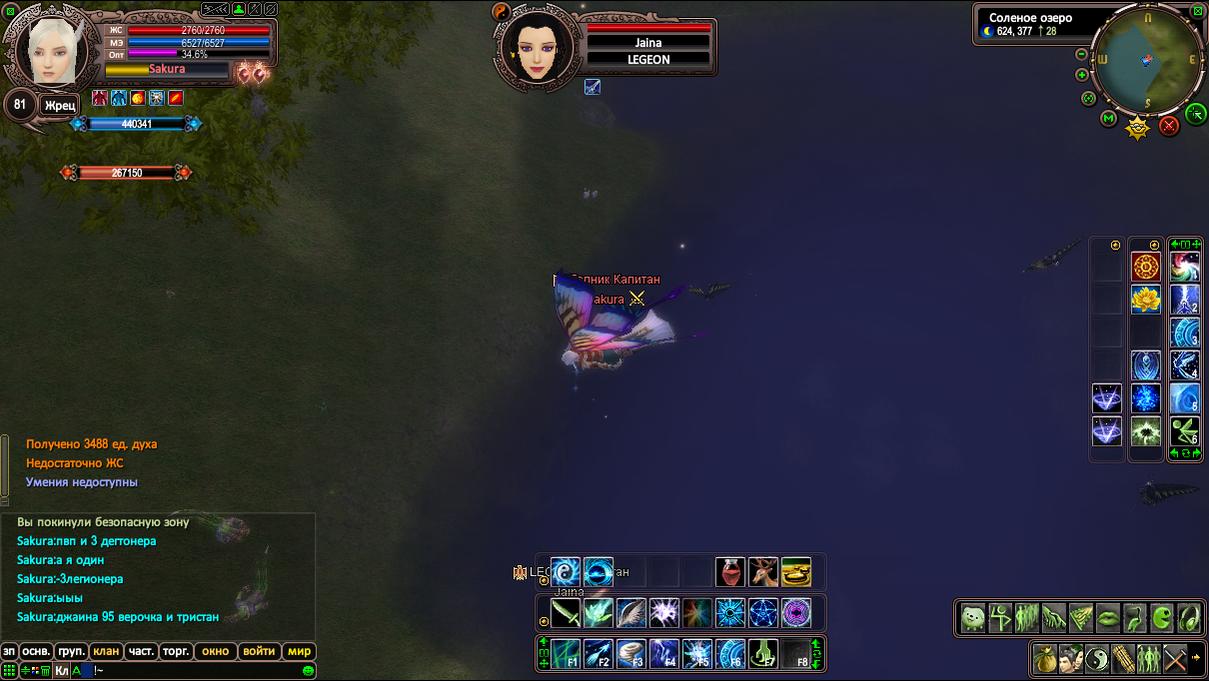Zoom out the minimap with minus button
Screen dimensions: 1209x681
click(x=1081, y=54)
